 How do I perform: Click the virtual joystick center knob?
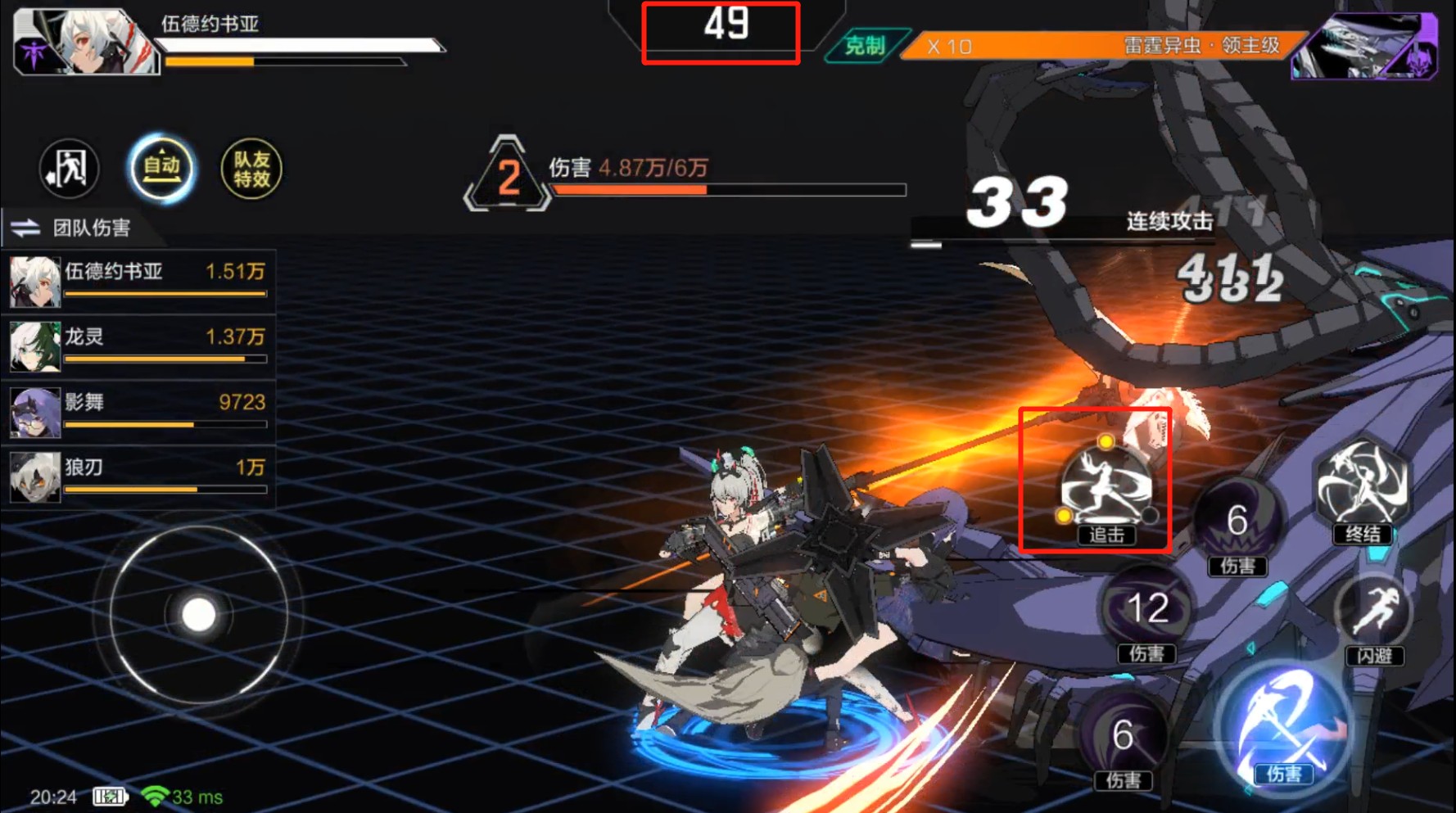tap(198, 615)
